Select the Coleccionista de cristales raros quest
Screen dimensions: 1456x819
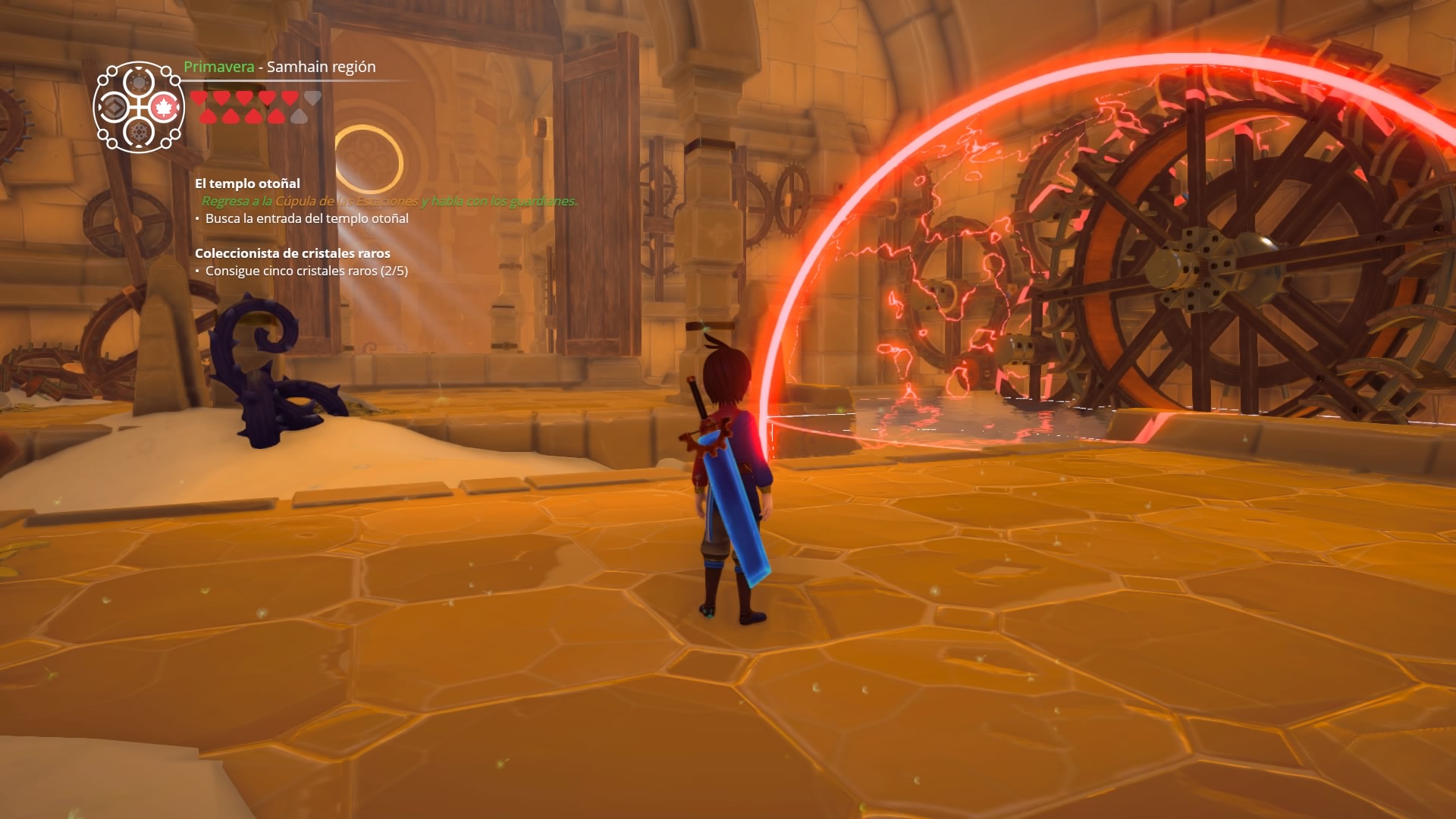[x=292, y=253]
